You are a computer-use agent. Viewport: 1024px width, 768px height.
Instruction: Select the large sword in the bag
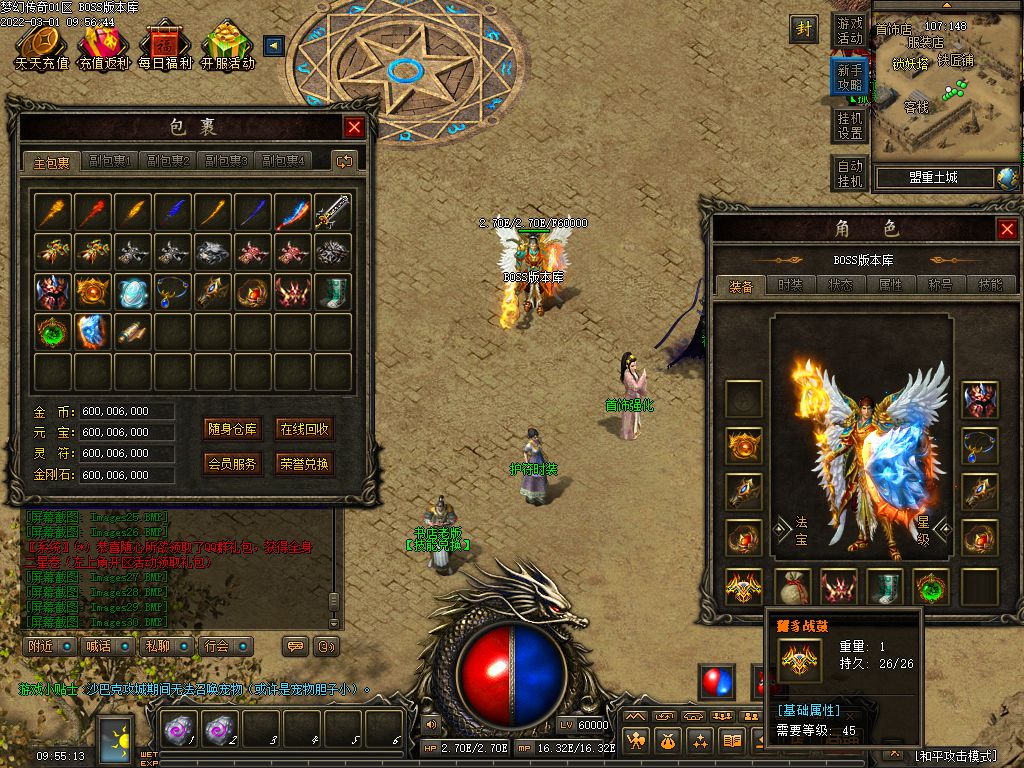pyautogui.click(x=333, y=212)
